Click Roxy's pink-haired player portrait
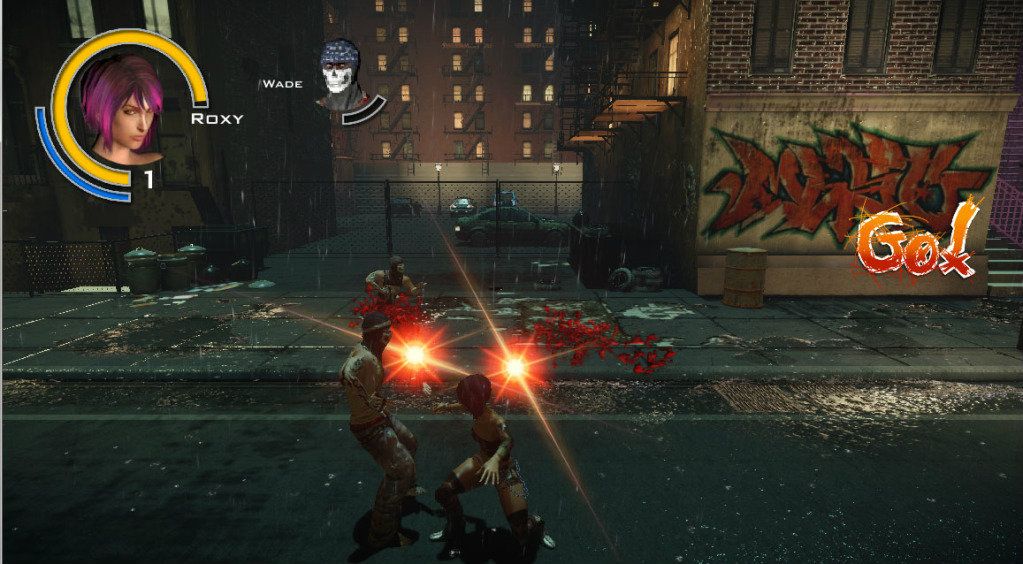1023x564 pixels. [122, 107]
